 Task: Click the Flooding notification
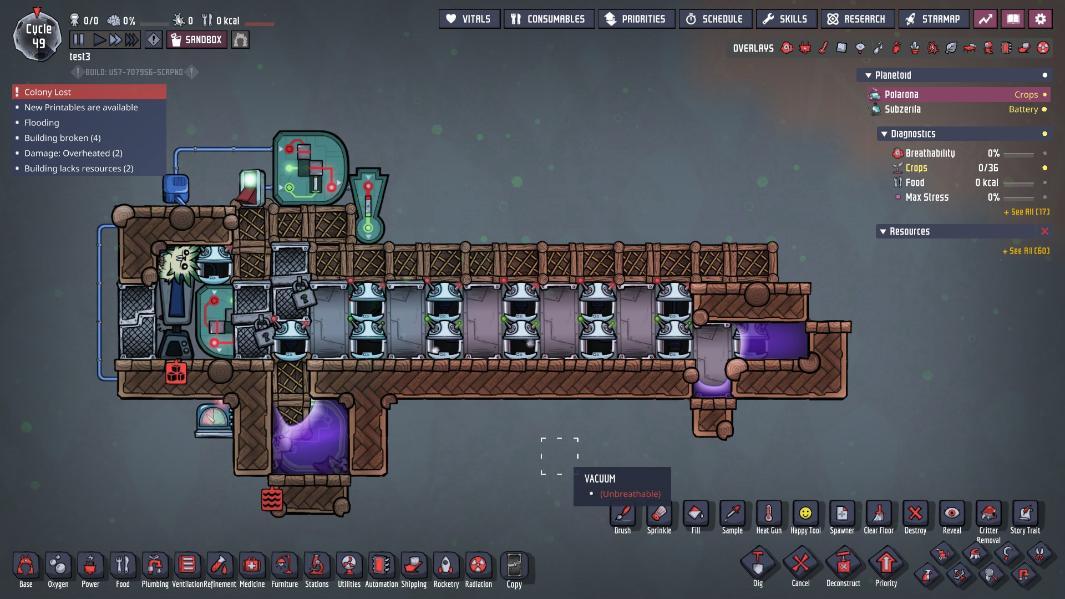tap(41, 123)
